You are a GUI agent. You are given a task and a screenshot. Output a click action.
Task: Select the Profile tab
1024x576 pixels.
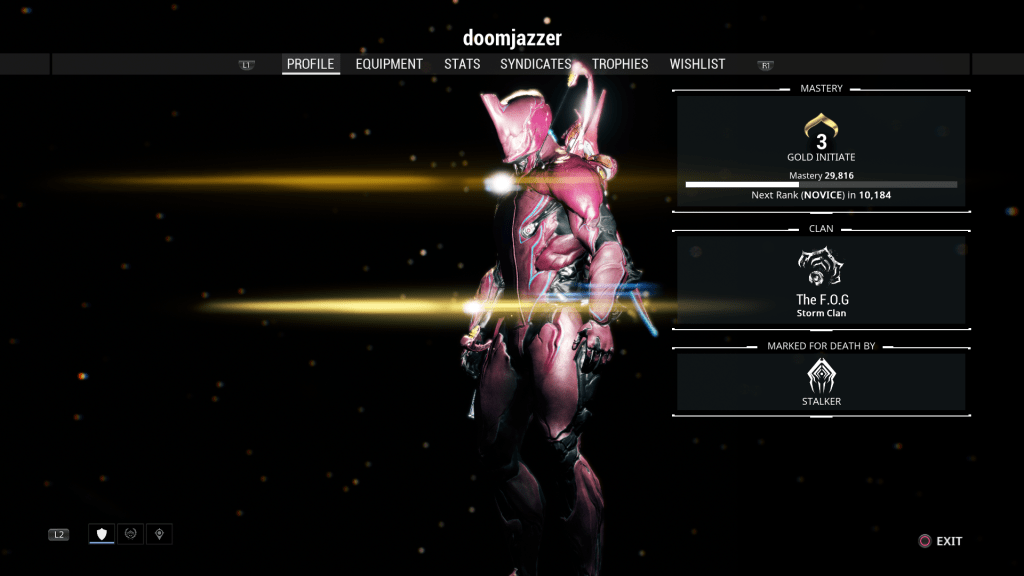pyautogui.click(x=310, y=64)
